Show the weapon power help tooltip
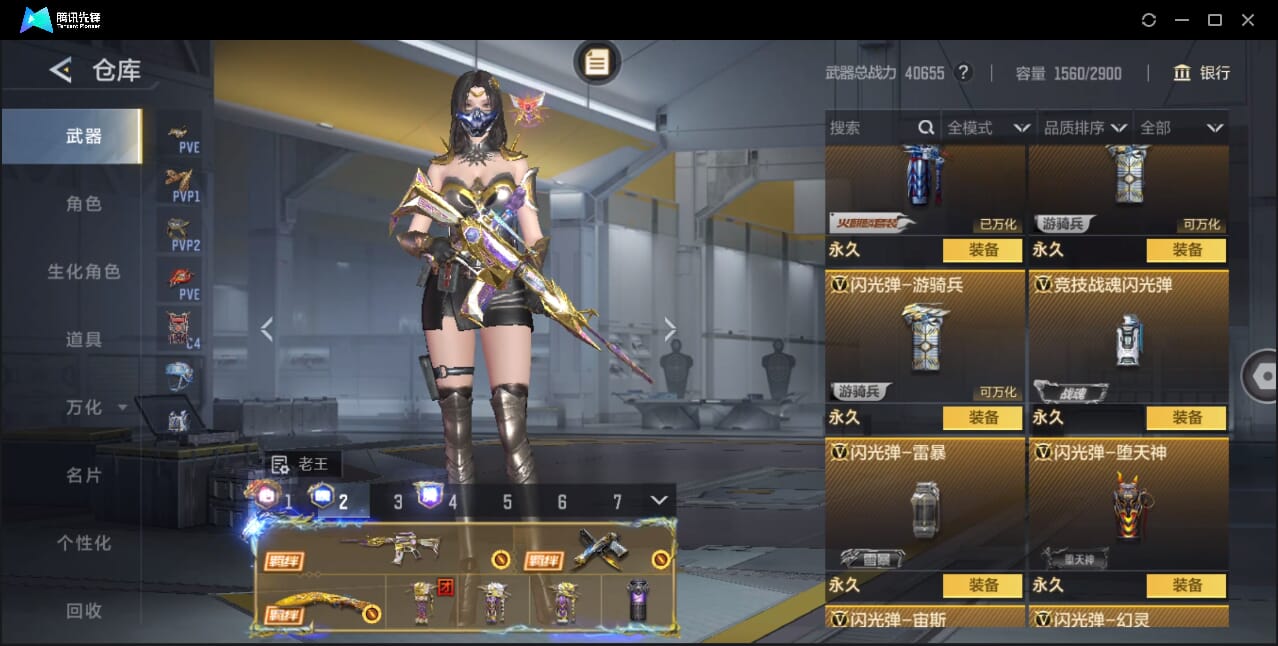The width and height of the screenshot is (1278, 646). (x=963, y=73)
